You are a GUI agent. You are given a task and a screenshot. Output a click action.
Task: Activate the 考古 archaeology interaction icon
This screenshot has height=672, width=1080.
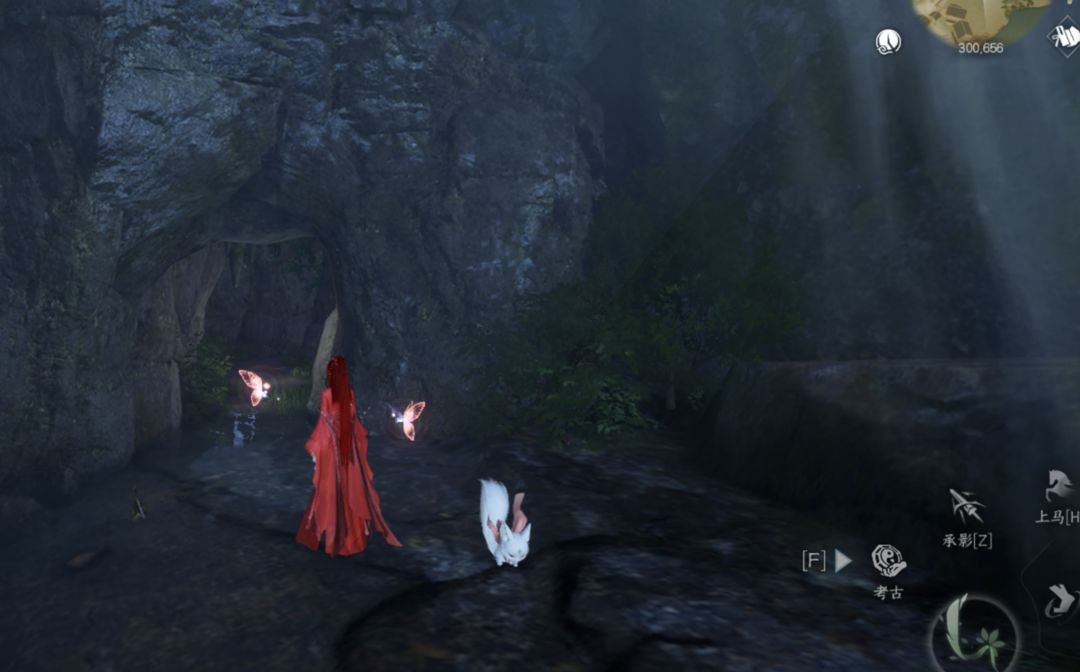pyautogui.click(x=888, y=561)
